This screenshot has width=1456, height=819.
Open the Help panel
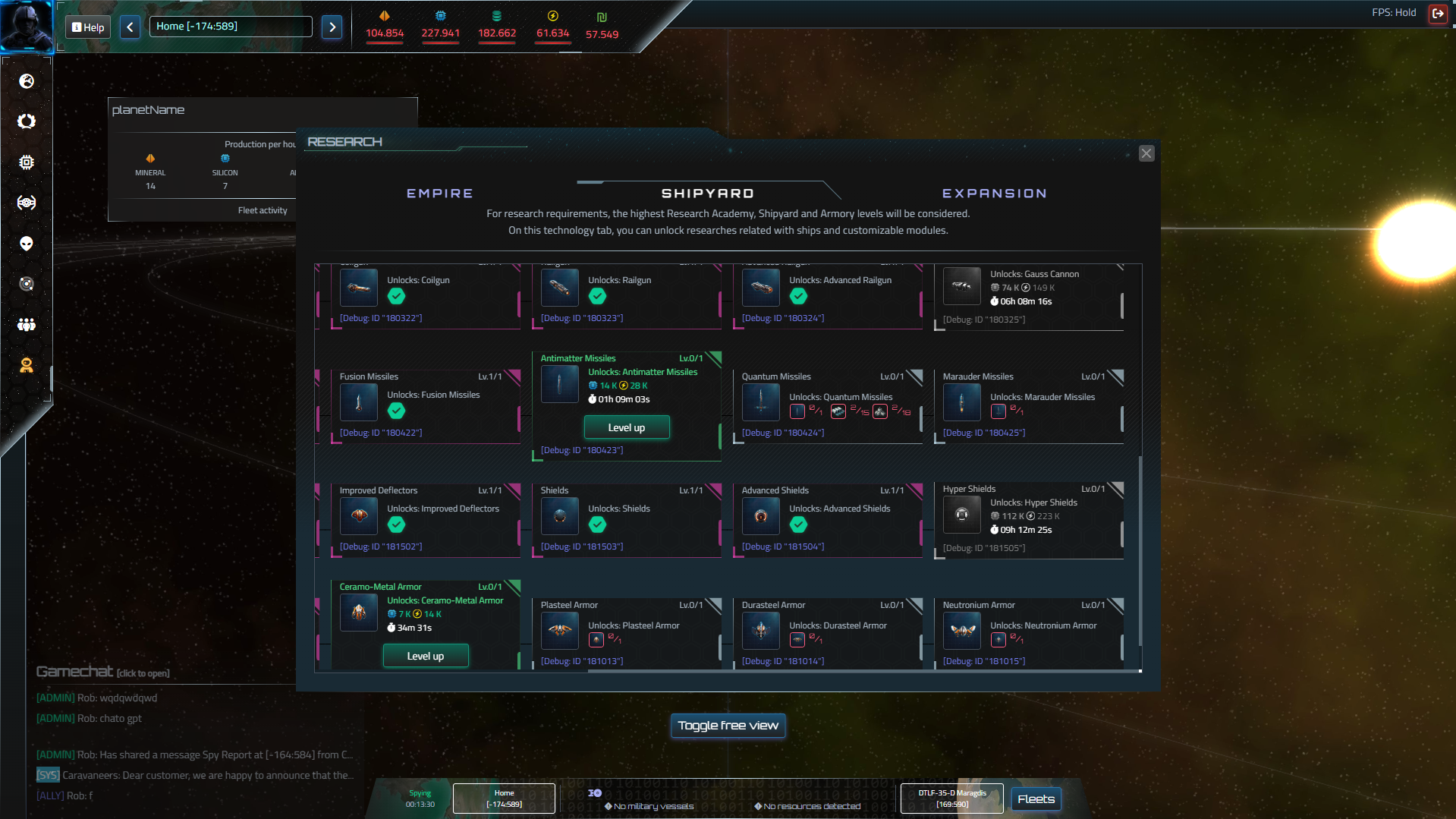[x=88, y=27]
